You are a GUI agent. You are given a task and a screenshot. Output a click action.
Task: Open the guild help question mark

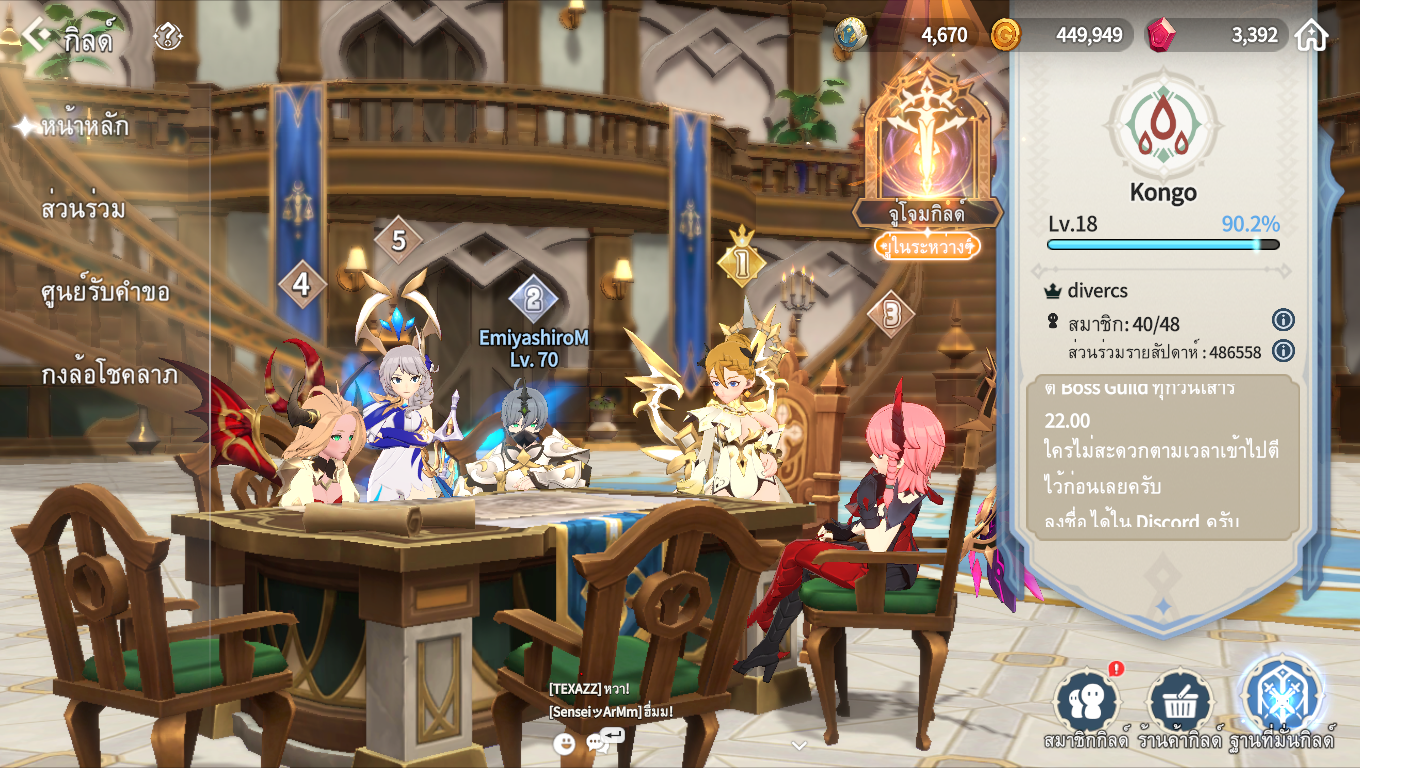click(x=167, y=37)
